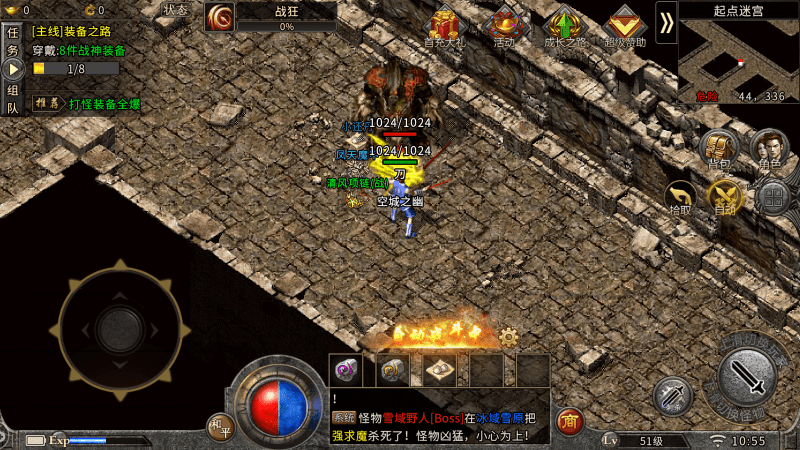800x450 pixels.
Task: Open the 角色 character sheet
Action: point(769,149)
